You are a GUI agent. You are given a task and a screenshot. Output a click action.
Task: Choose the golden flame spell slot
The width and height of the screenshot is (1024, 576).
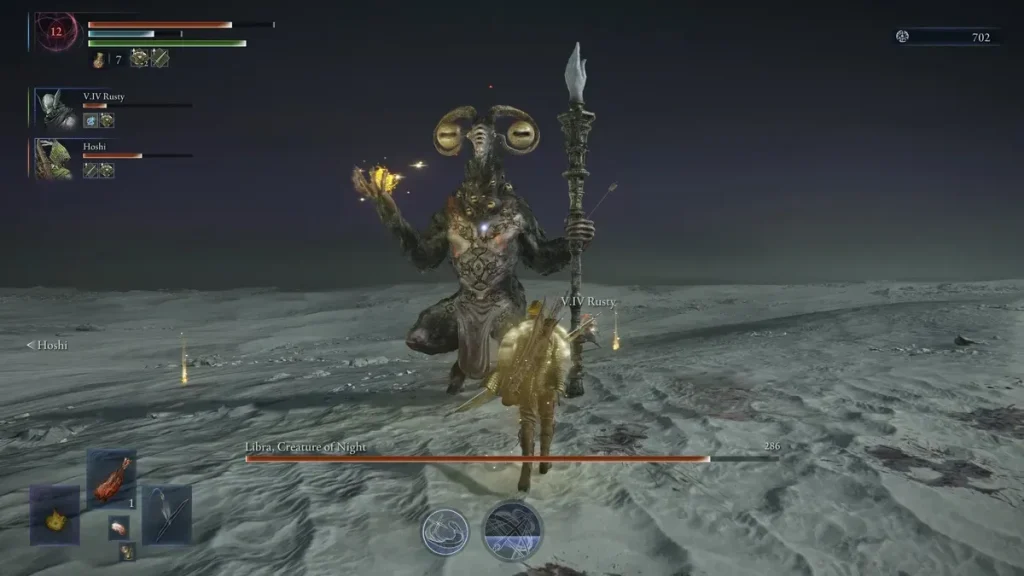[54, 515]
